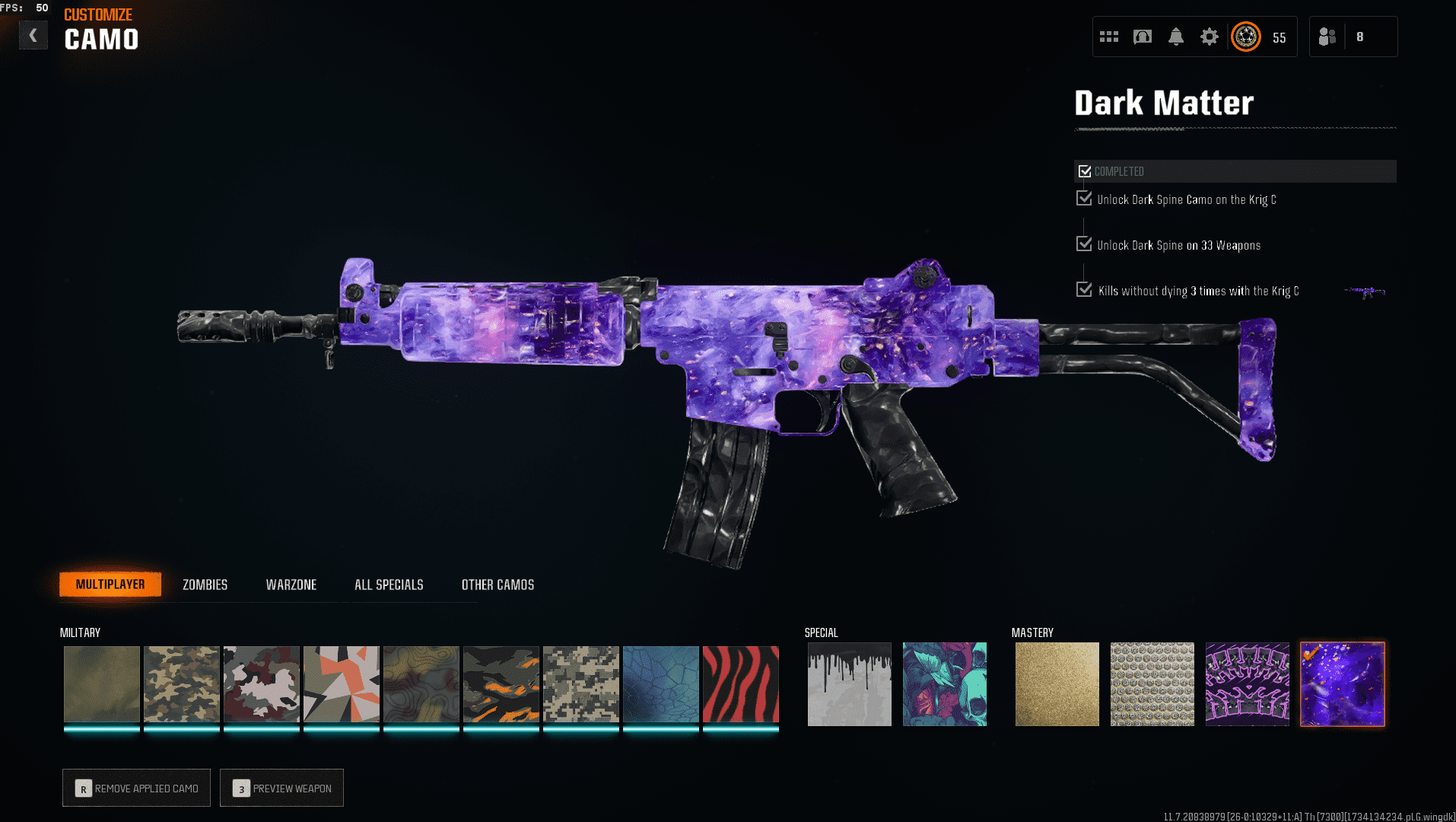Pick the gold mastery camo
Viewport: 1456px width, 822px height.
[x=1057, y=684]
